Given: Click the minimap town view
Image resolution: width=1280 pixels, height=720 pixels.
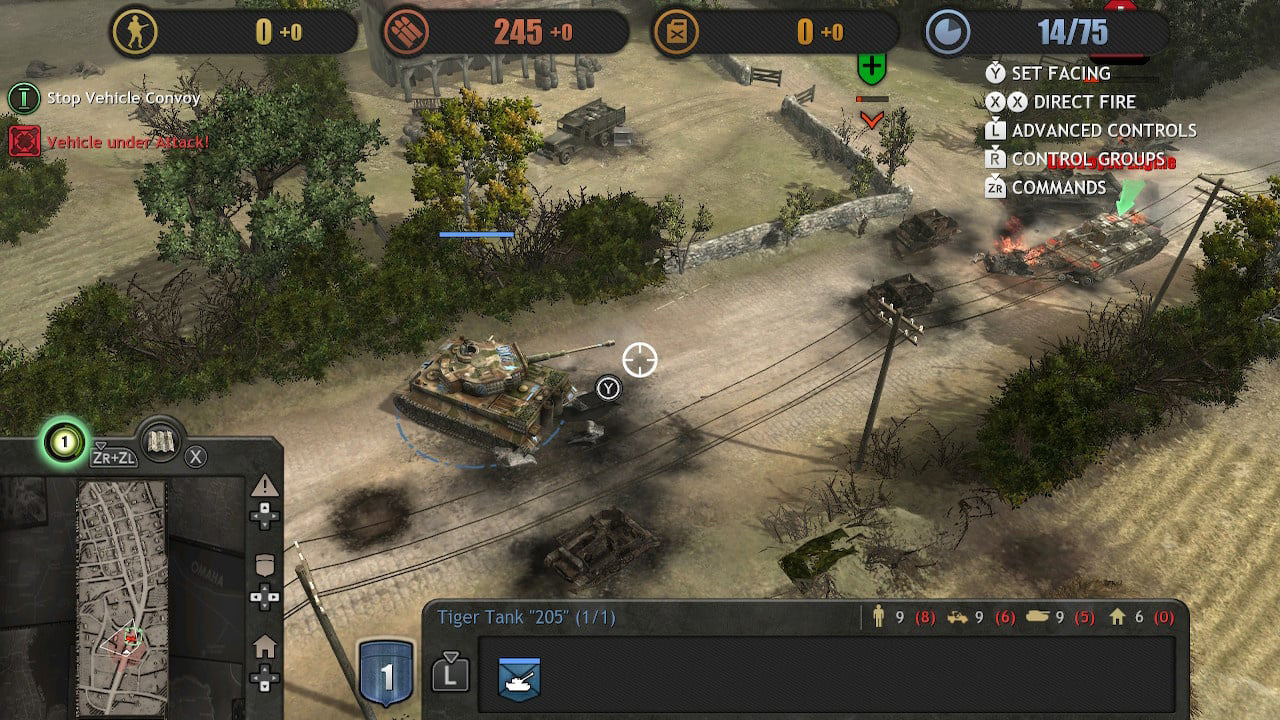Looking at the screenshot, I should 122,597.
